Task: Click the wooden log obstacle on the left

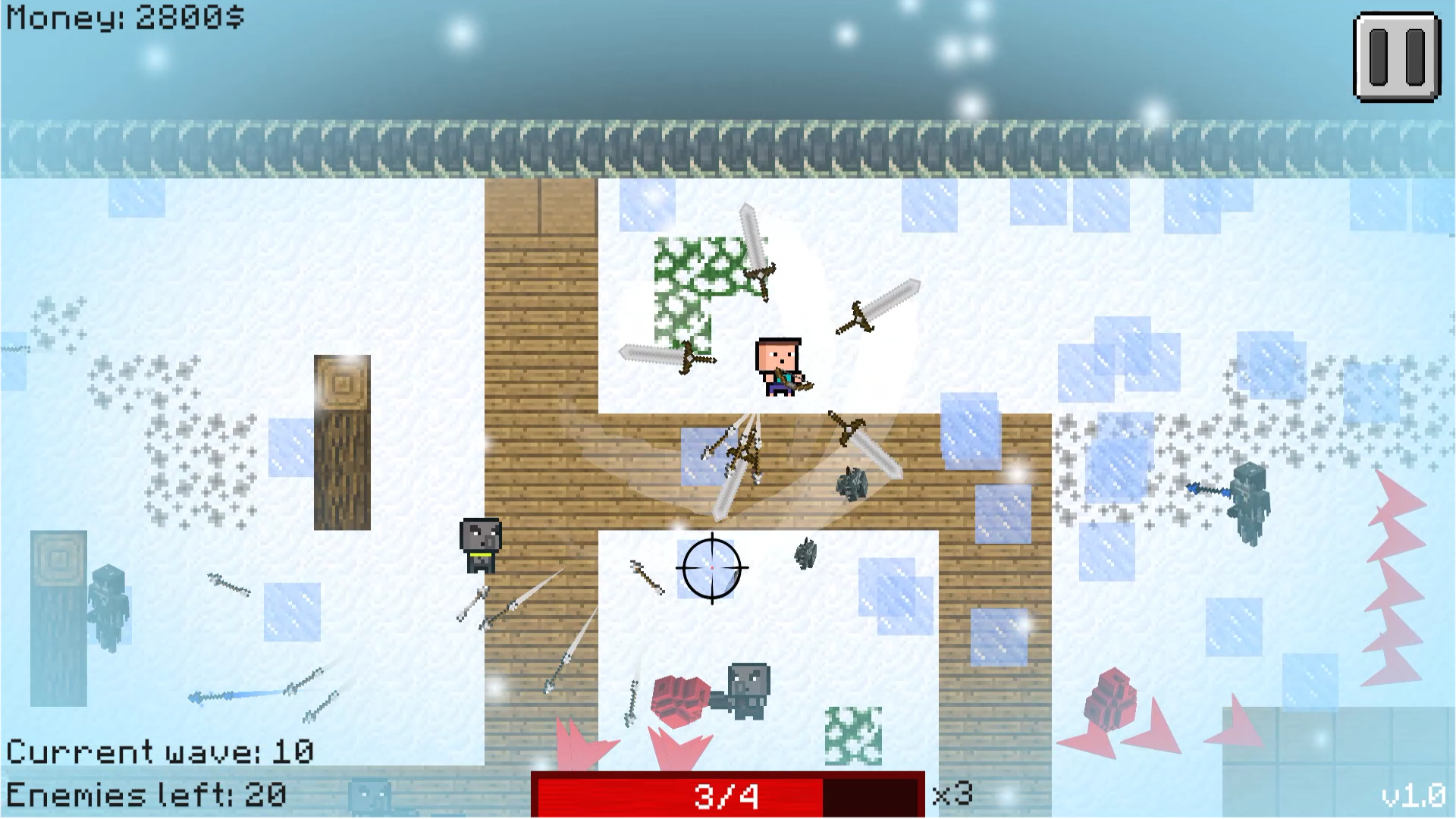Action: click(341, 440)
